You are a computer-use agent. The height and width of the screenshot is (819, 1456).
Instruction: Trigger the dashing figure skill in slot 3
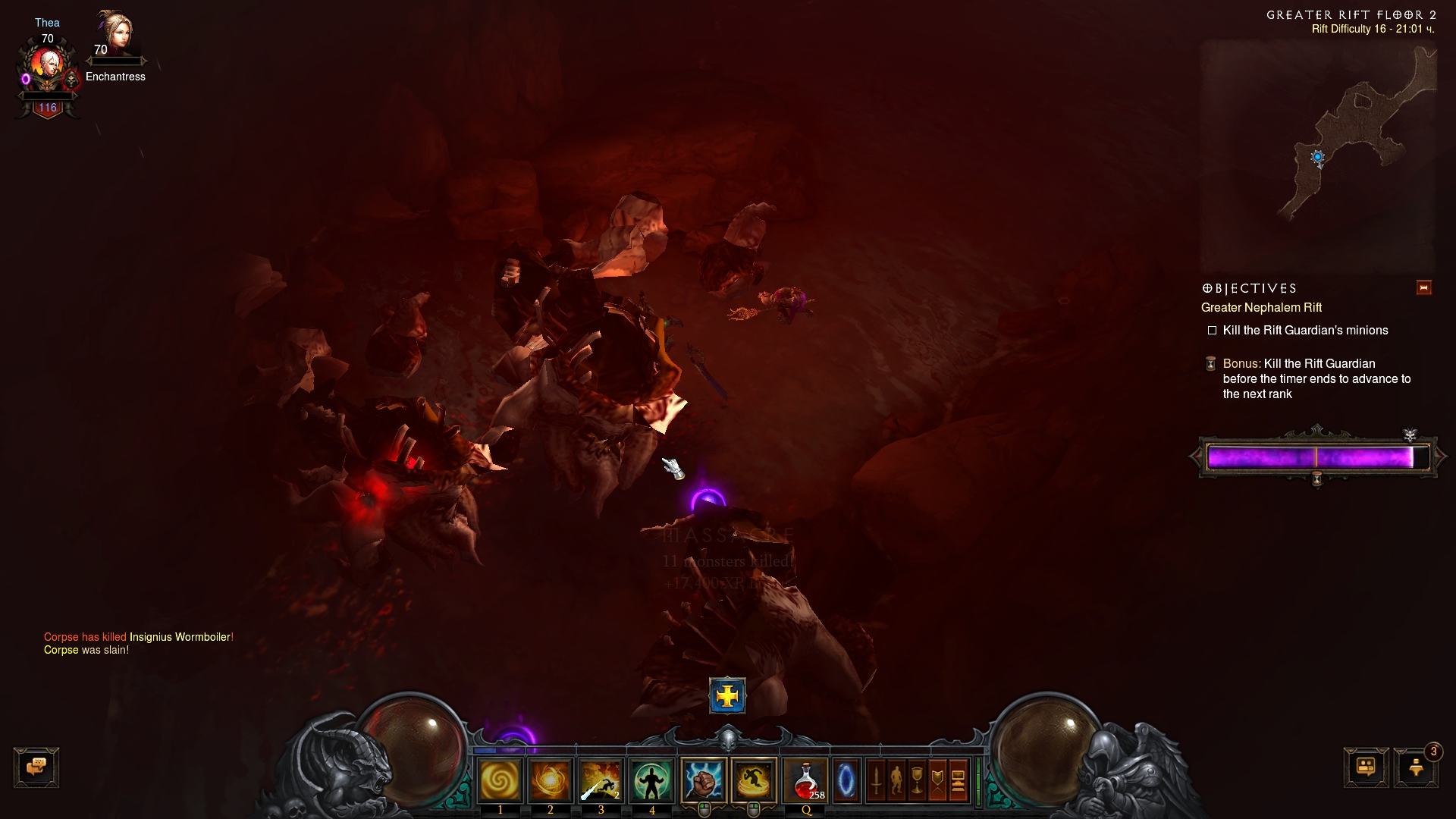(601, 780)
